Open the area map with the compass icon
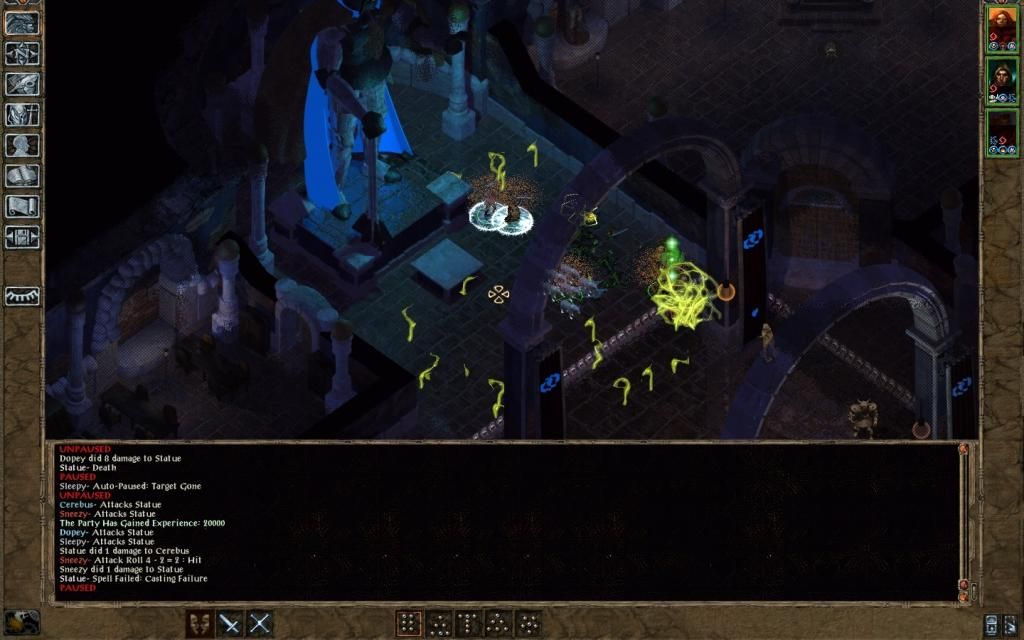This screenshot has width=1024, height=640. (22, 53)
